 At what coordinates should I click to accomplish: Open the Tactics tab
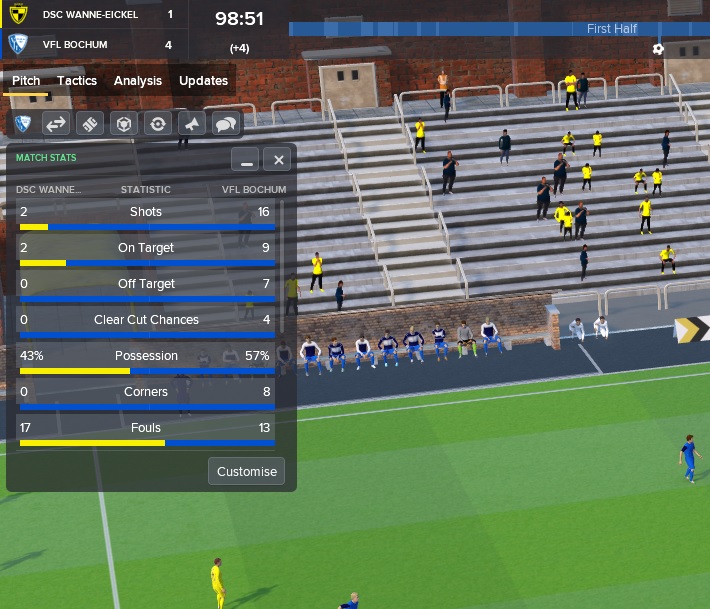tap(77, 81)
